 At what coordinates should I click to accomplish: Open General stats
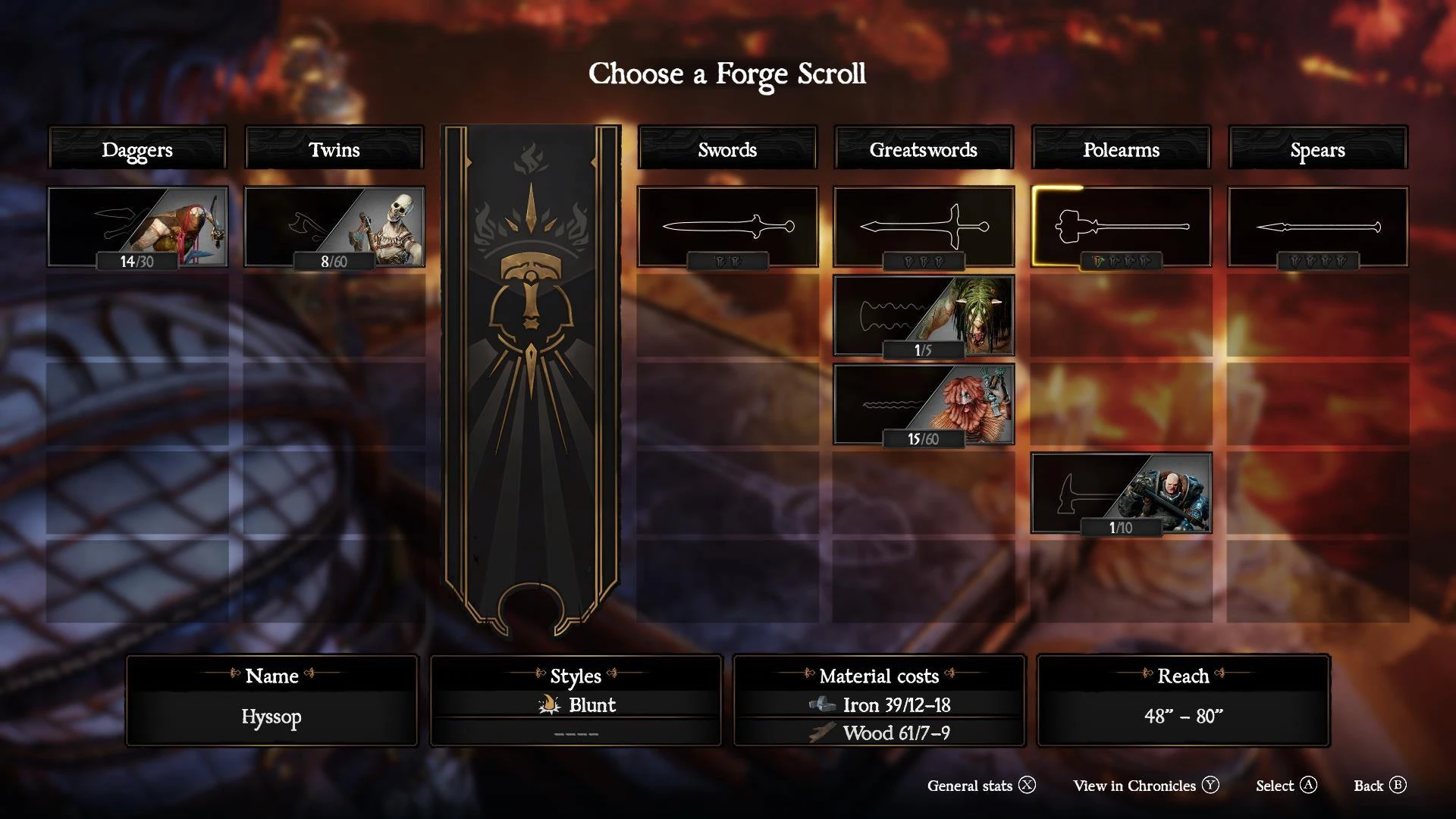pyautogui.click(x=981, y=786)
